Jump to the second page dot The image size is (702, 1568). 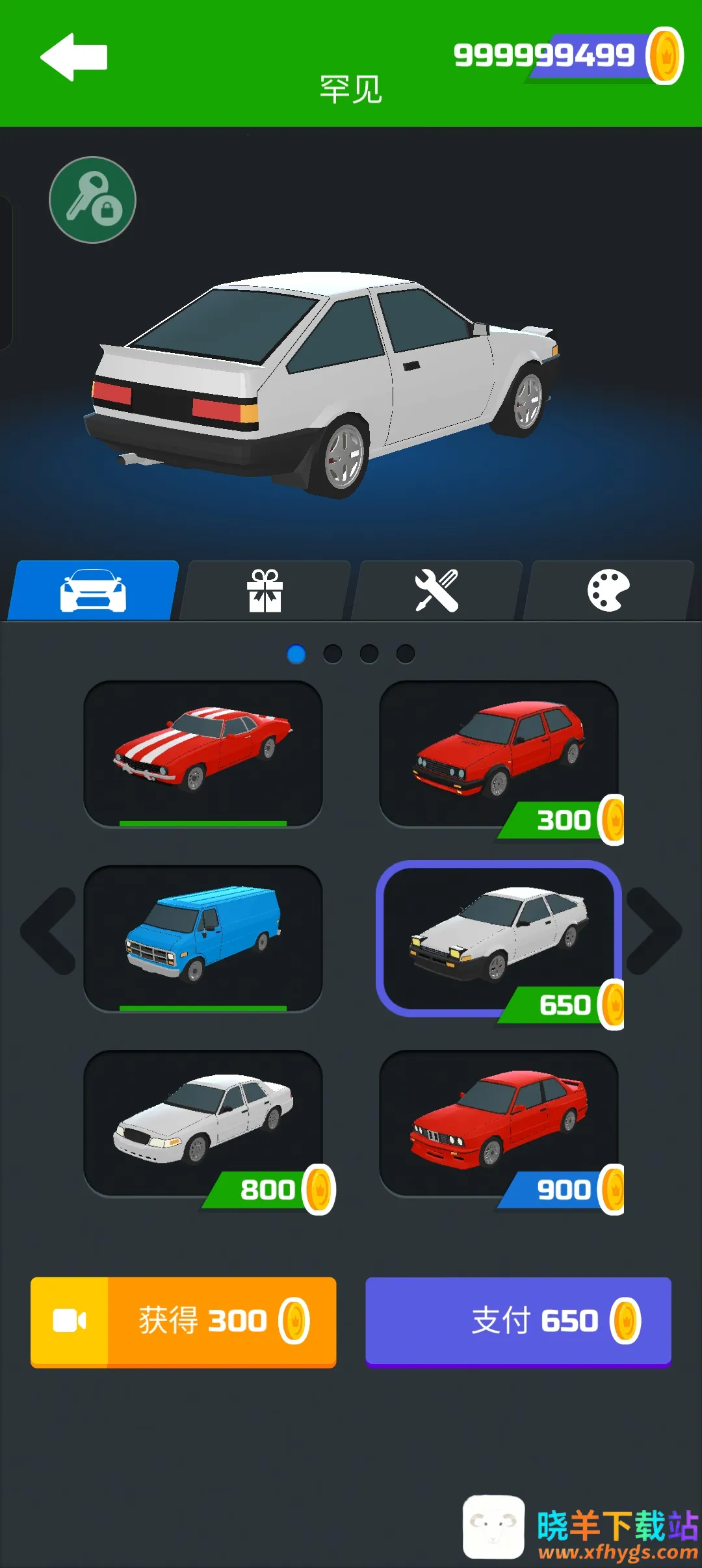[x=333, y=653]
